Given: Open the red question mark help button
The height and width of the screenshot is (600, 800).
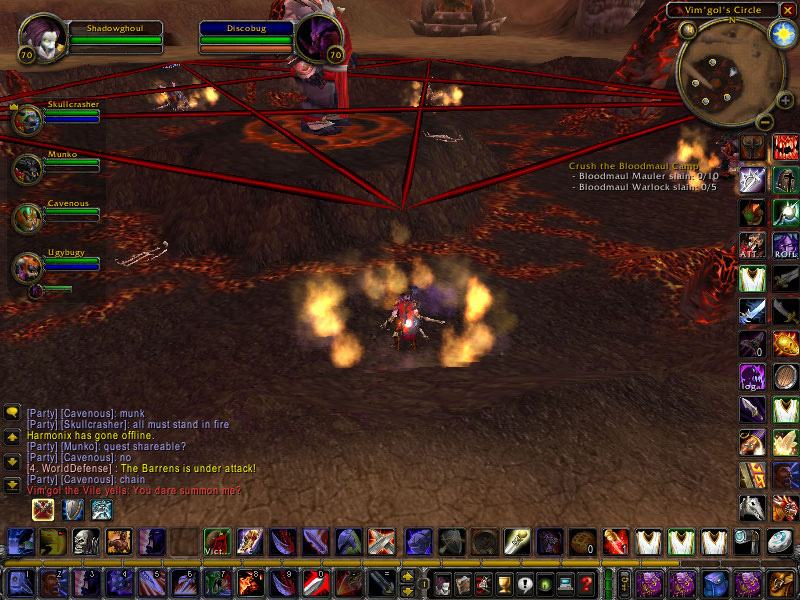Looking at the screenshot, I should [x=587, y=583].
